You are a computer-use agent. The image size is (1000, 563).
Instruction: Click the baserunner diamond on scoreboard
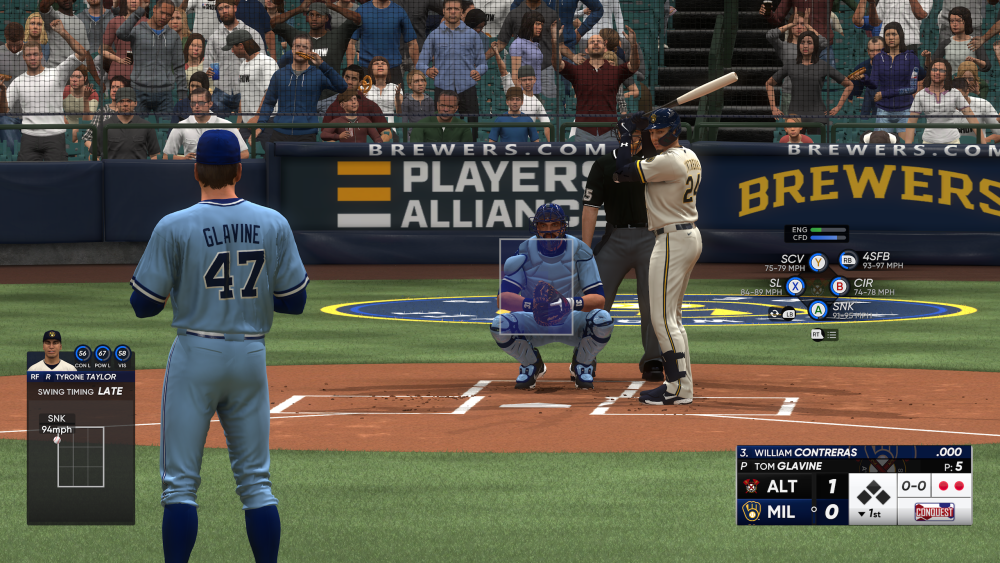[x=873, y=491]
